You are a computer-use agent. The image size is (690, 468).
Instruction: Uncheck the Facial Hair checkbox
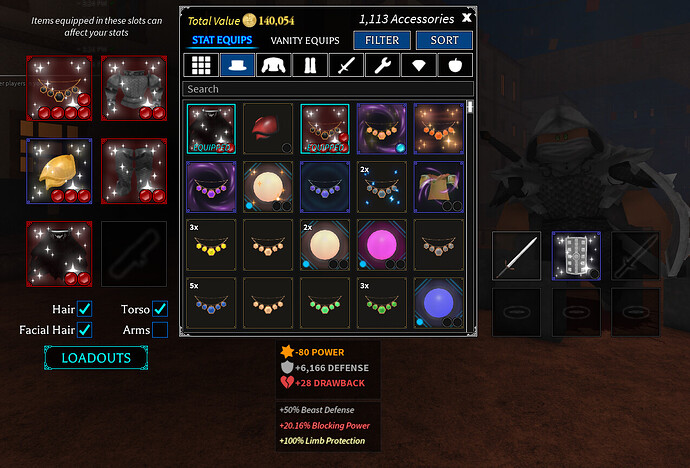(x=85, y=330)
